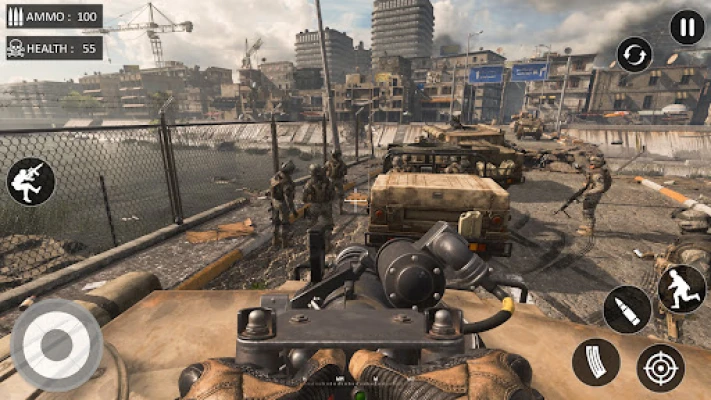Pause the game
This screenshot has height=400, width=711.
(686, 27)
